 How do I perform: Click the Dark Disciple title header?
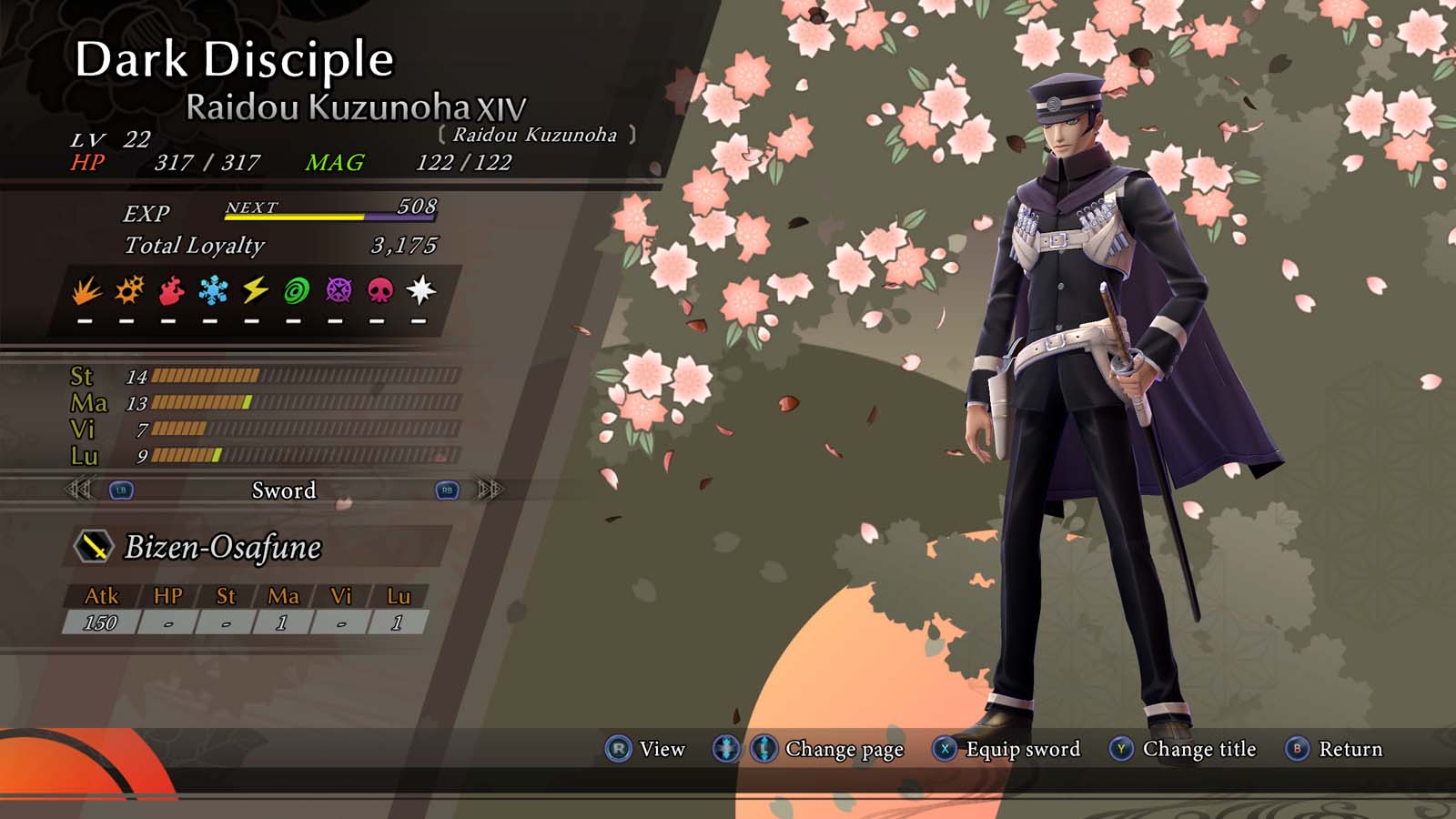click(x=235, y=62)
